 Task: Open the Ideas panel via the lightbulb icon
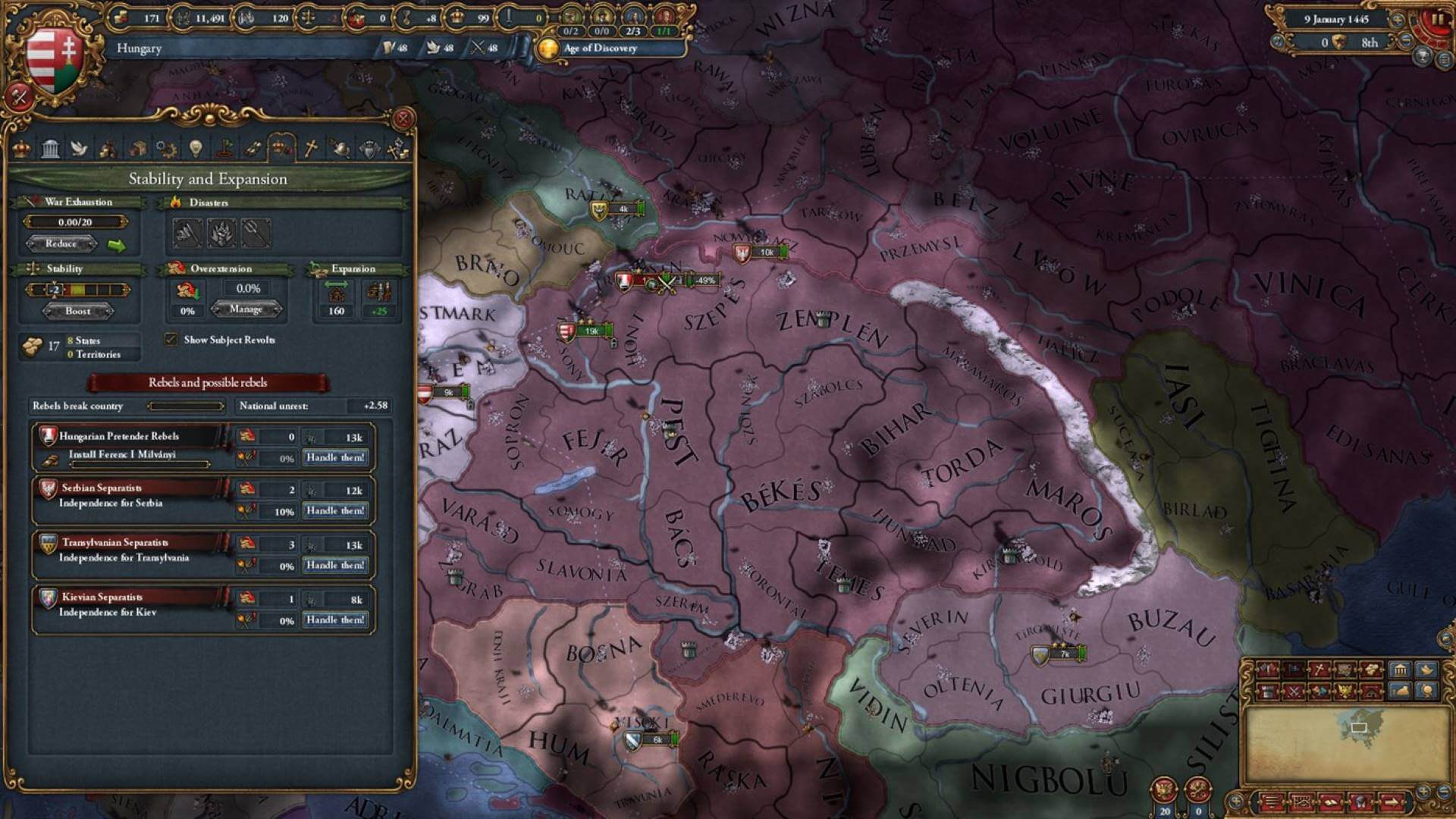195,148
